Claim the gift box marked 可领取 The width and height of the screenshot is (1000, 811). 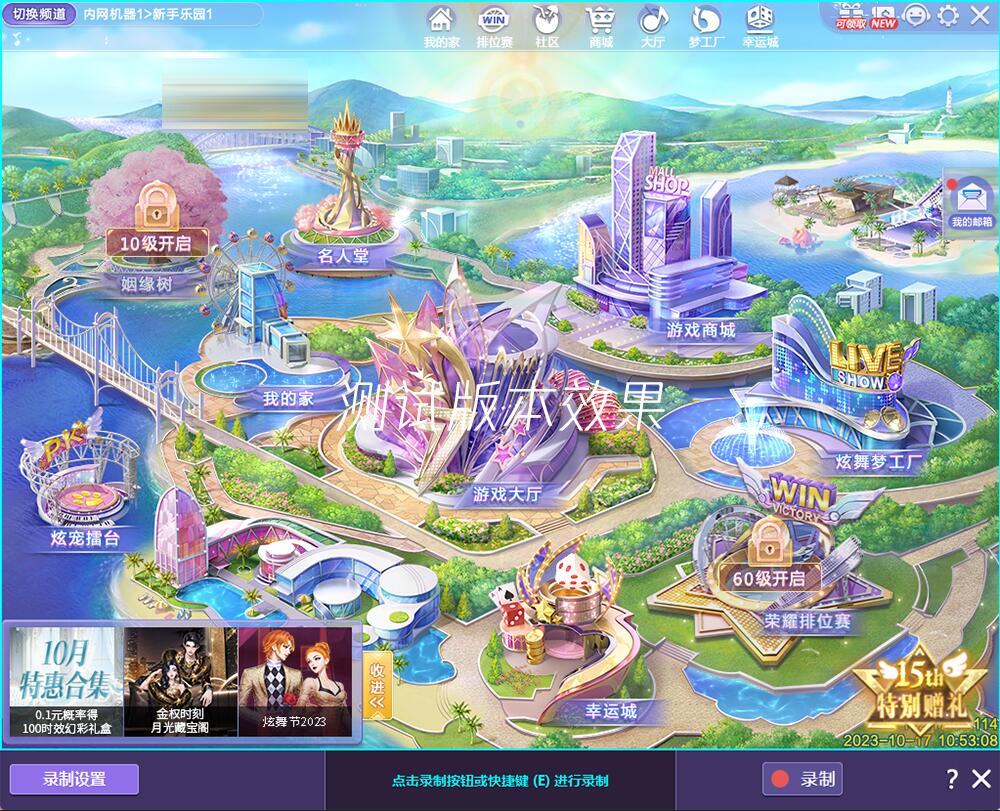pyautogui.click(x=851, y=15)
